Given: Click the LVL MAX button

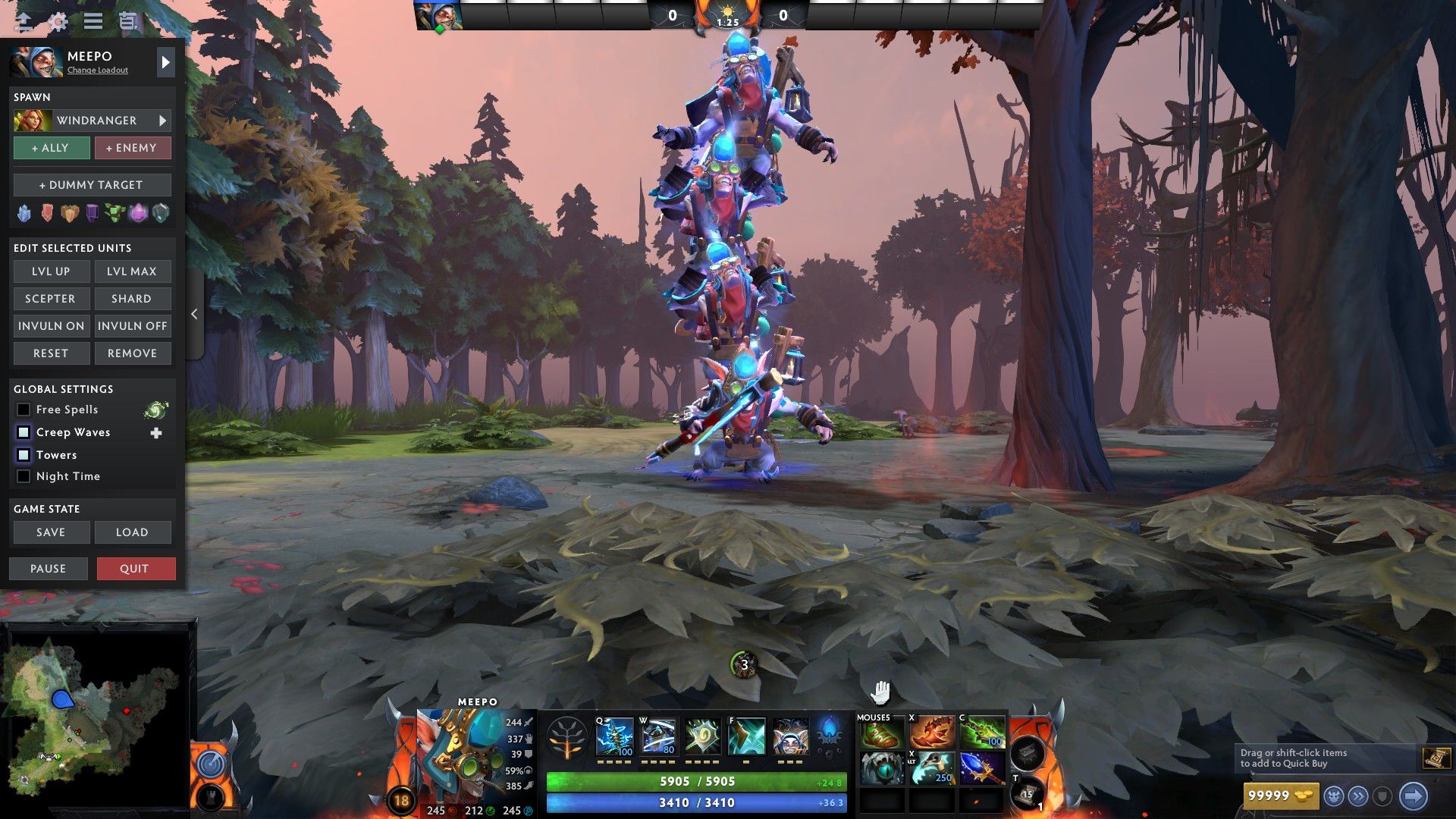Looking at the screenshot, I should [132, 271].
